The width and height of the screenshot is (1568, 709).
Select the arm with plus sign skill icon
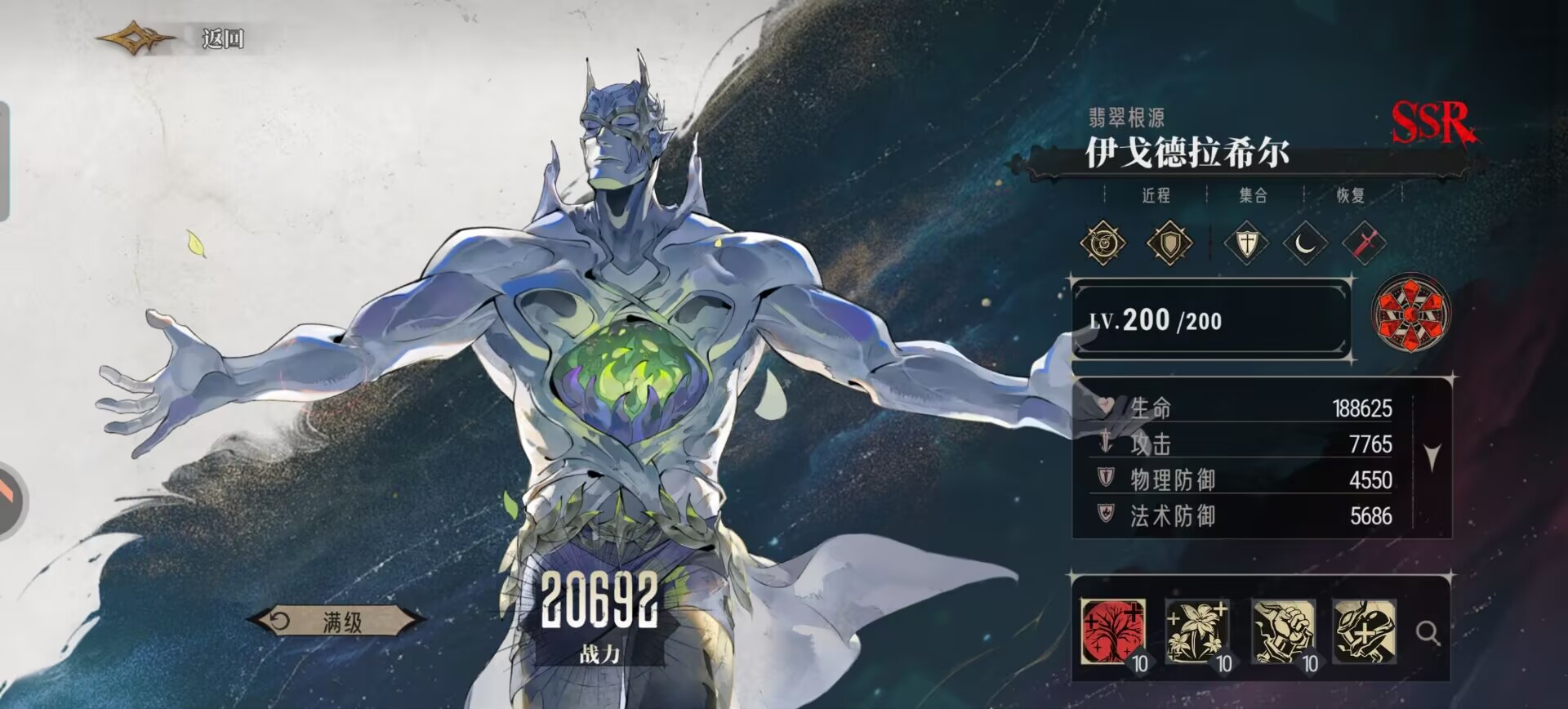[1365, 631]
